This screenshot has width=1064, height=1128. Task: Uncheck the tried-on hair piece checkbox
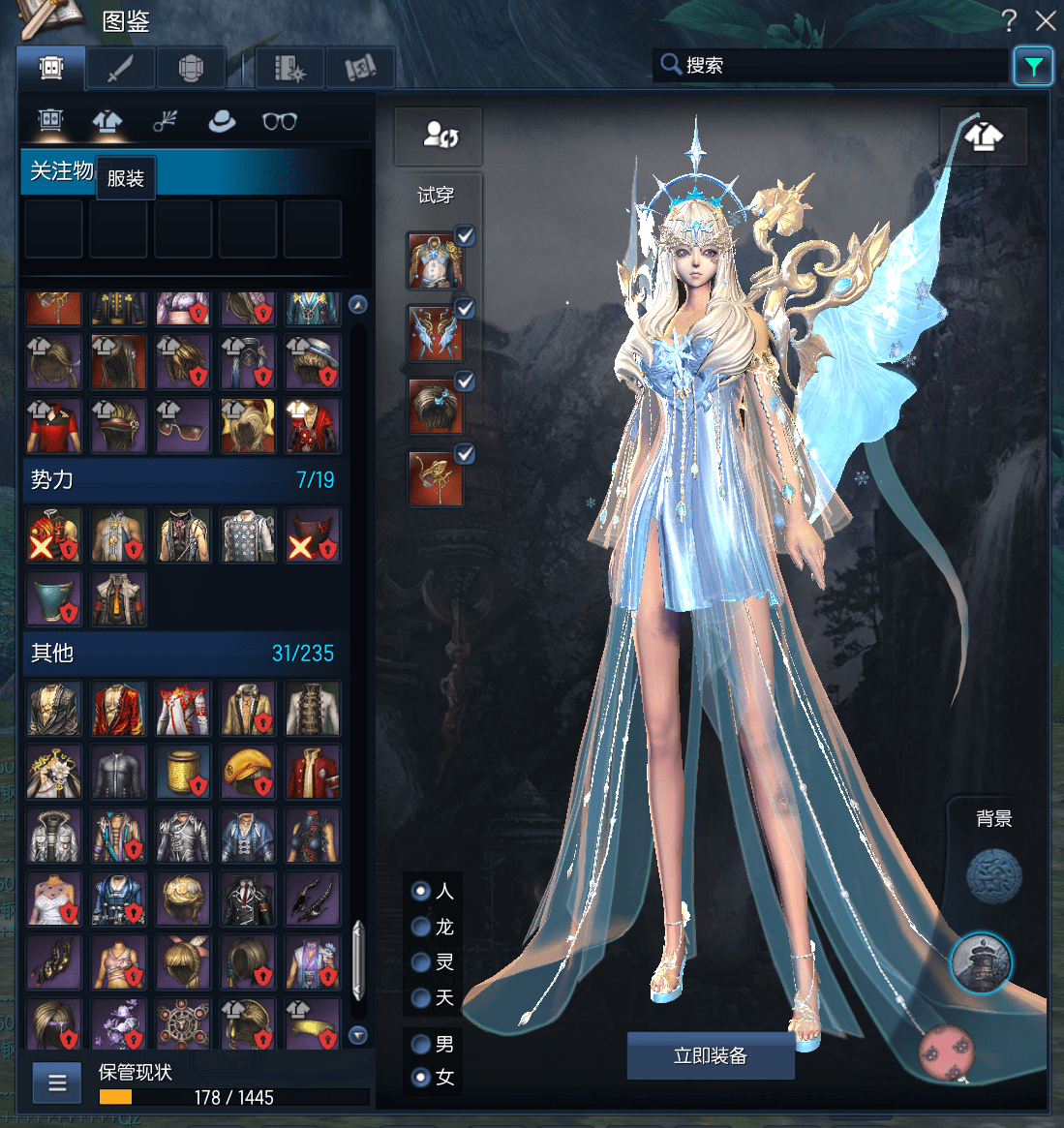[466, 381]
